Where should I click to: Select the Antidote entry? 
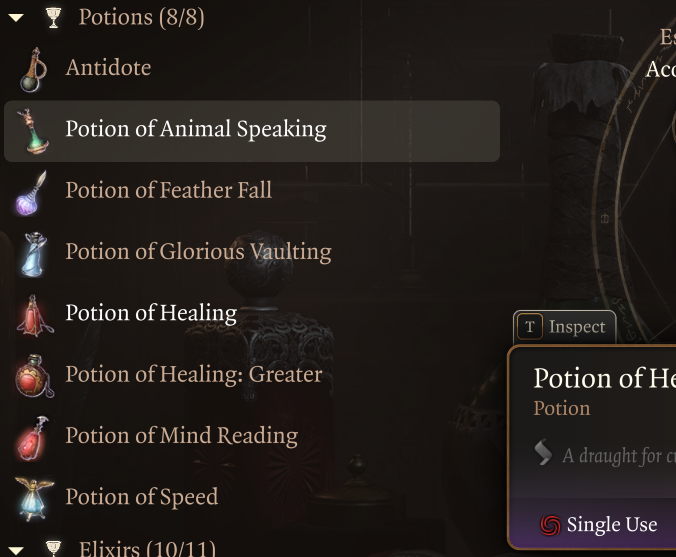point(108,68)
